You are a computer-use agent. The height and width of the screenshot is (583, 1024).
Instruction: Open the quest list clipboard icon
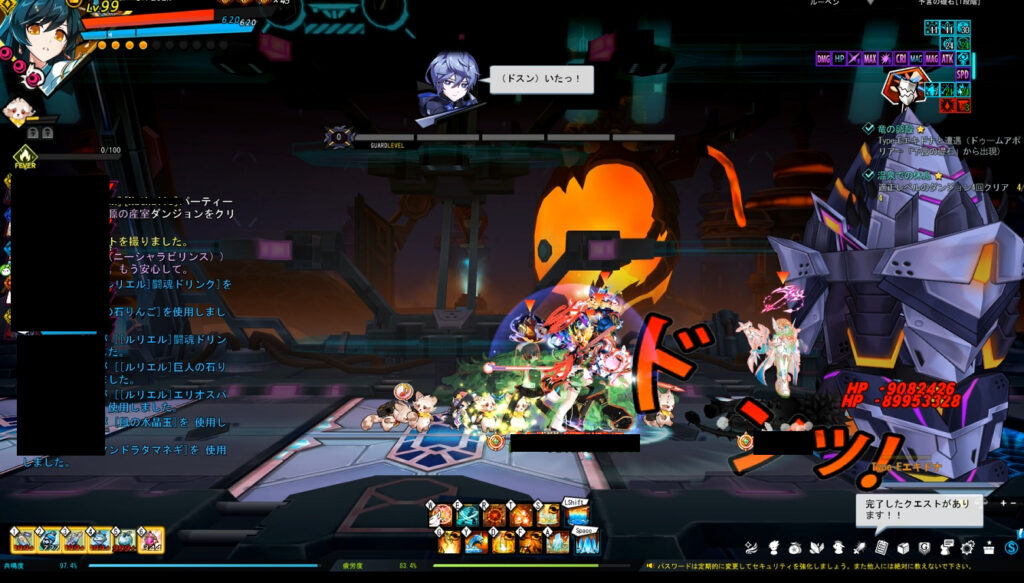tap(881, 547)
